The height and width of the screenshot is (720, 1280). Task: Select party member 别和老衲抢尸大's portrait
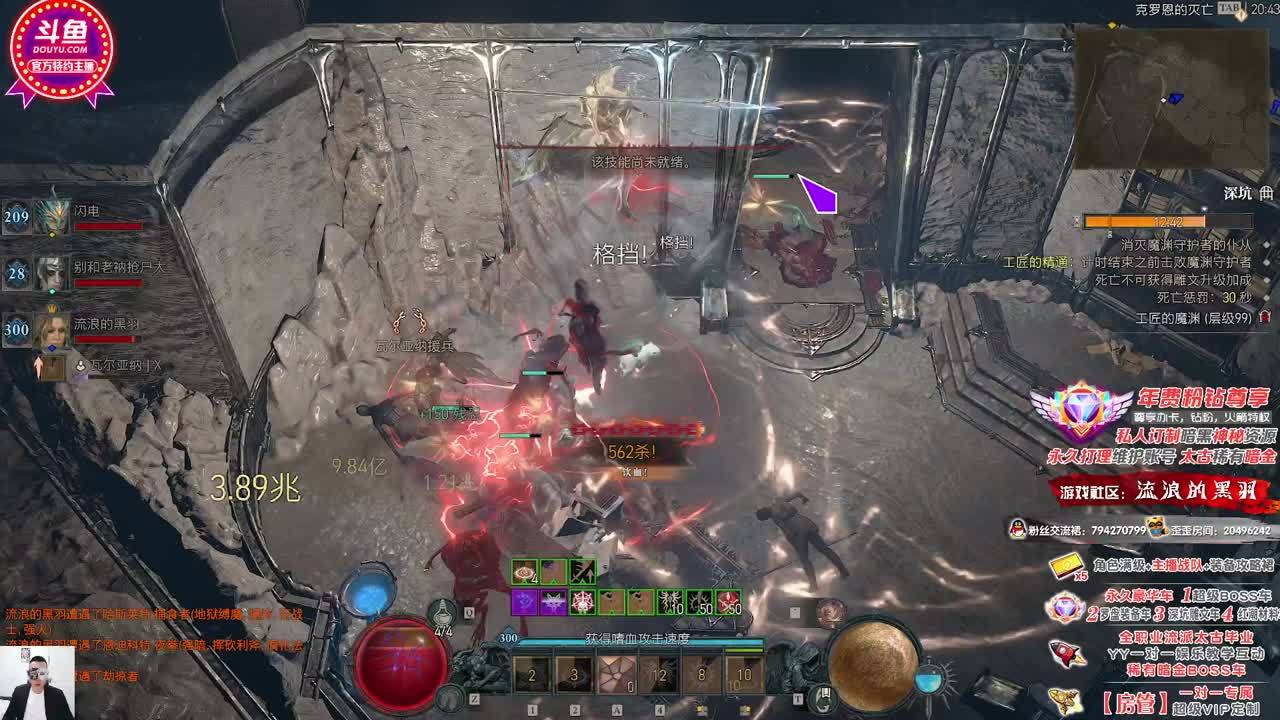pos(52,272)
